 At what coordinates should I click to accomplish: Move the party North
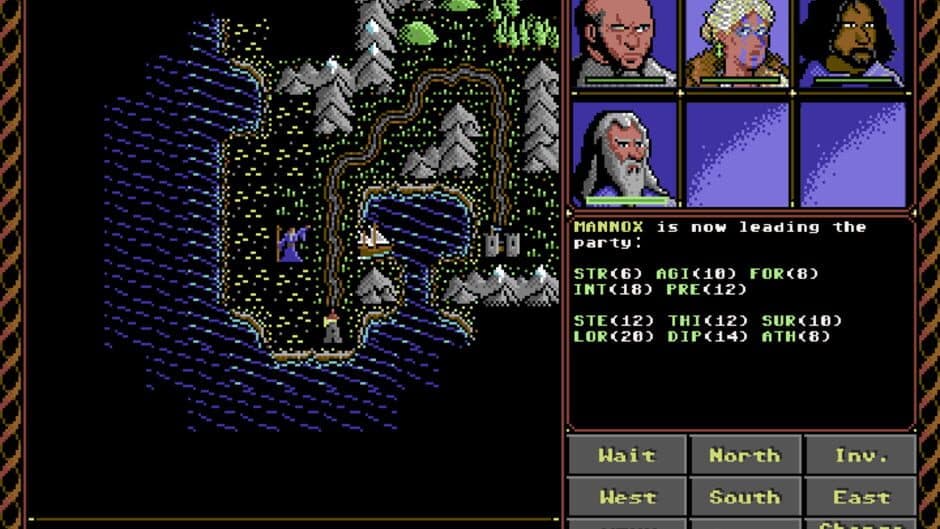pyautogui.click(x=744, y=455)
